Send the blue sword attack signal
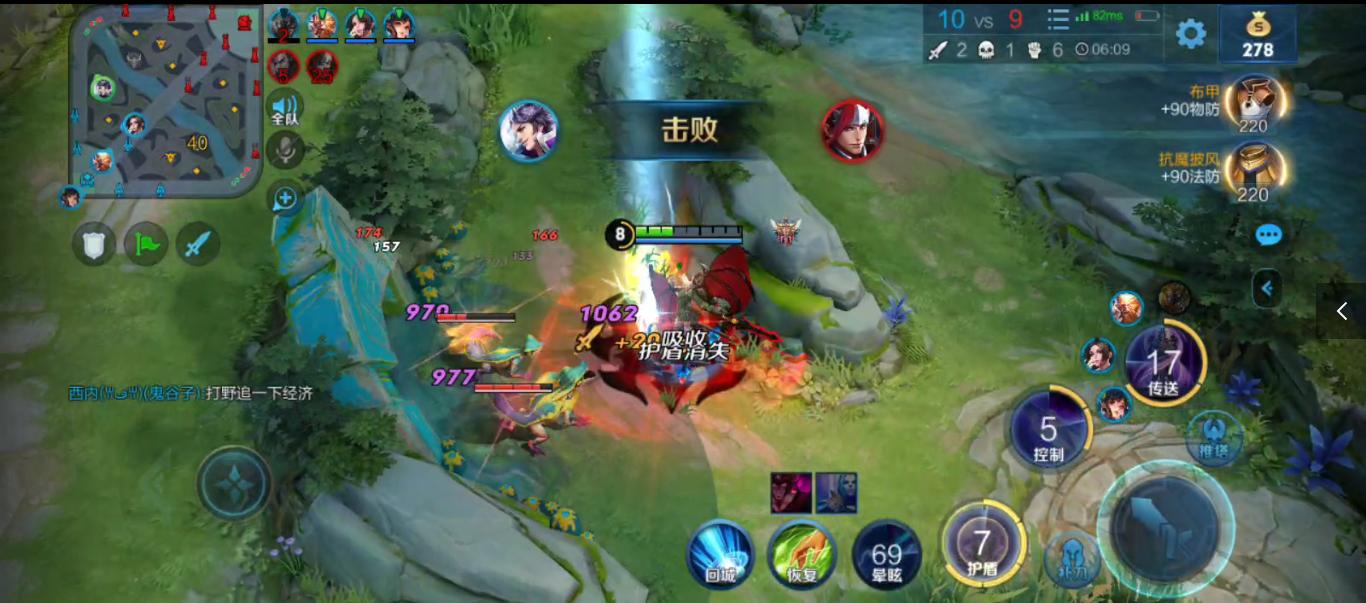The height and width of the screenshot is (603, 1366). [x=198, y=243]
